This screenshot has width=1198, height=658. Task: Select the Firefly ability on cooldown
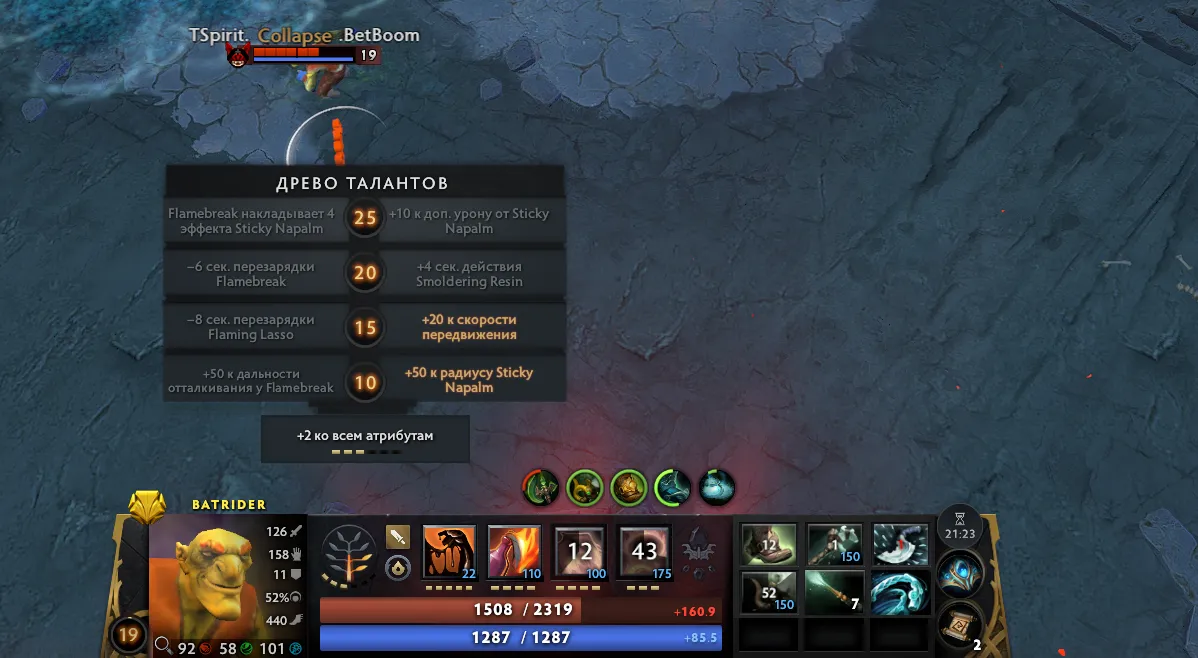pos(579,552)
